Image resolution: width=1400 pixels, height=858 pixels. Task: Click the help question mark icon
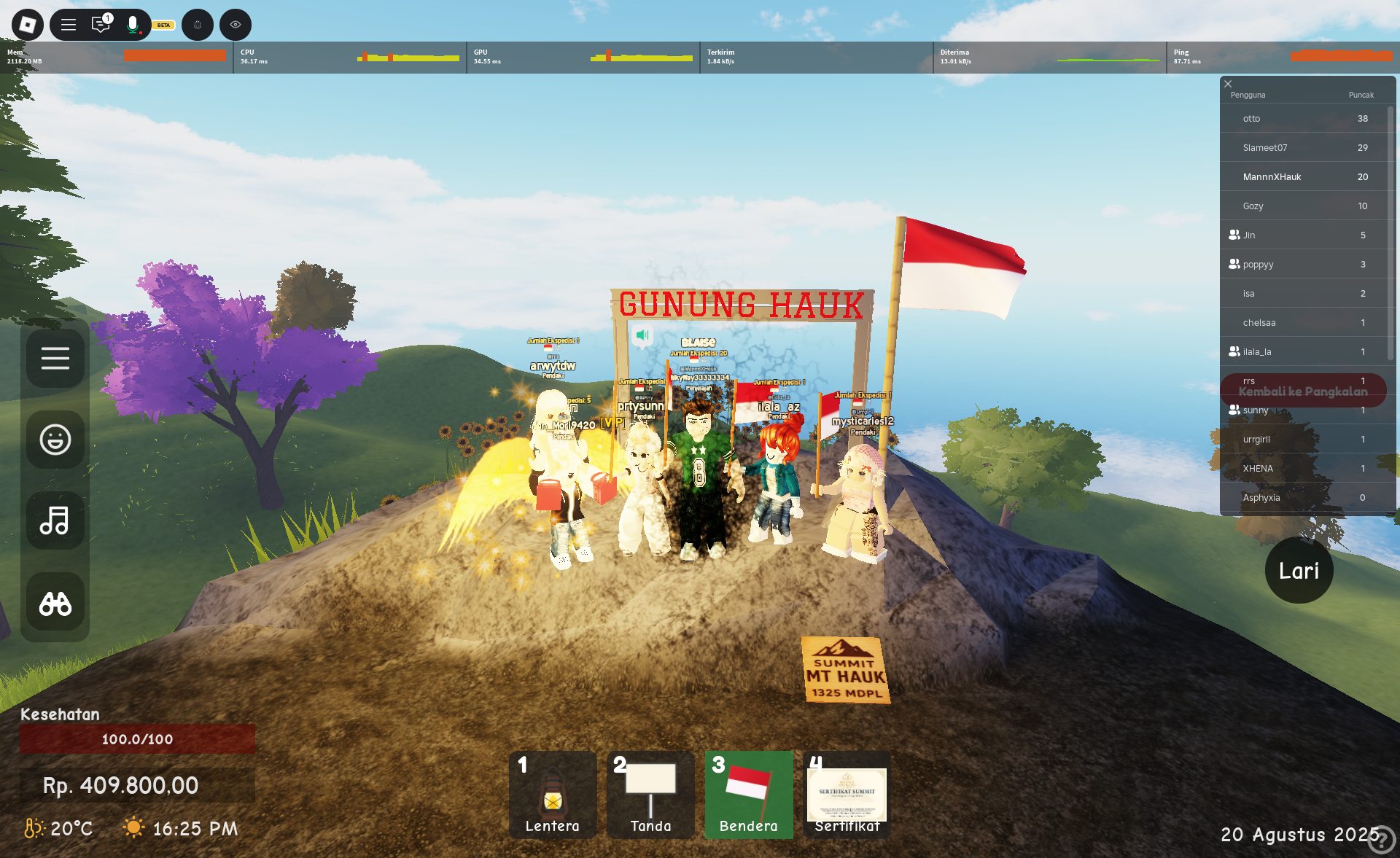(1380, 839)
